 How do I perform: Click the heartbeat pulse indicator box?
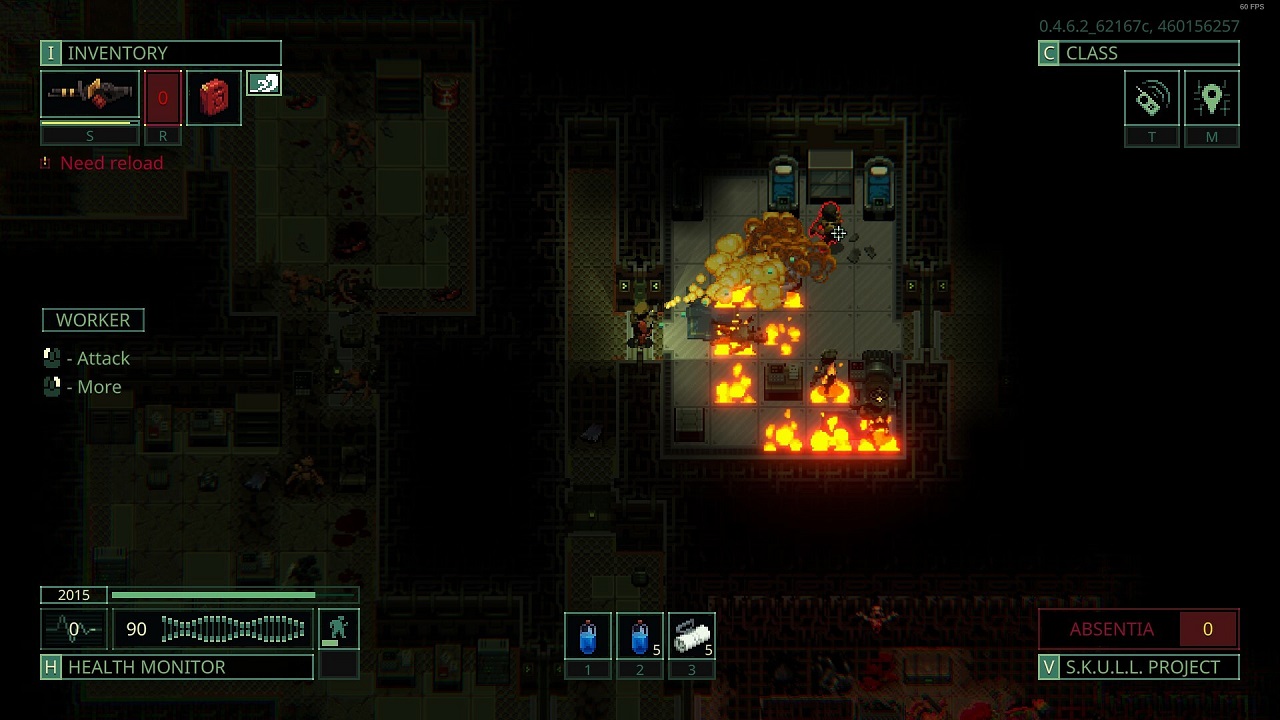pyautogui.click(x=74, y=629)
